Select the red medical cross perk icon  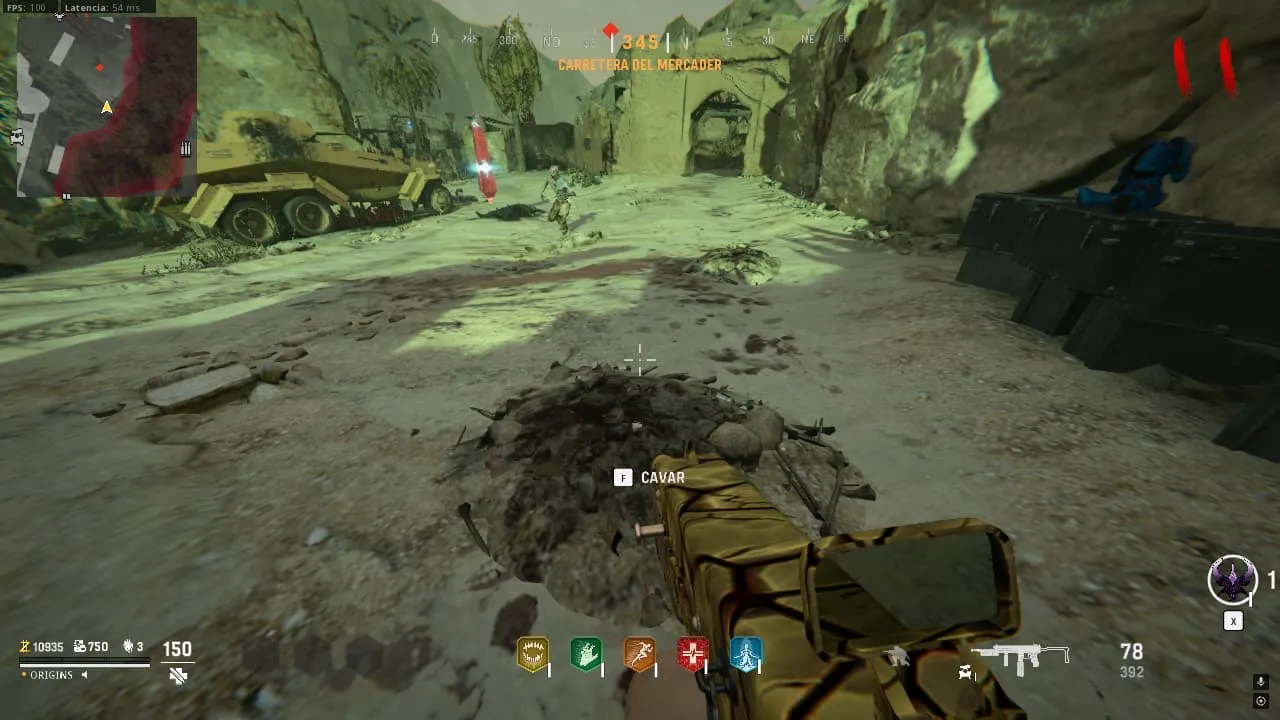point(693,655)
